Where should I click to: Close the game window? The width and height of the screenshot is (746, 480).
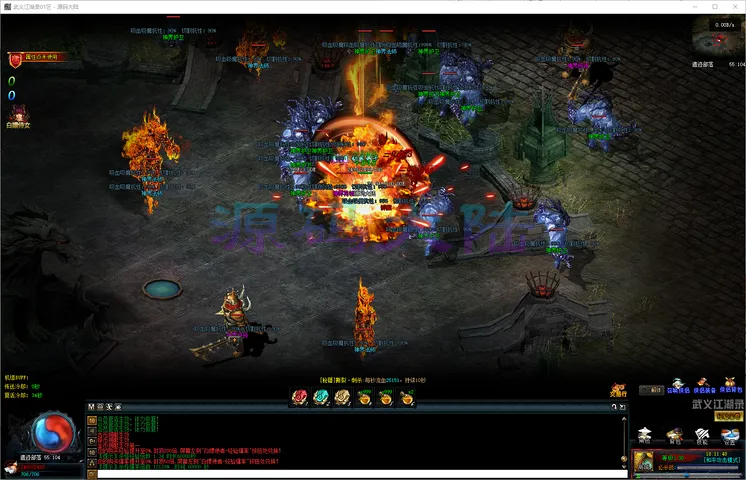pos(731,7)
